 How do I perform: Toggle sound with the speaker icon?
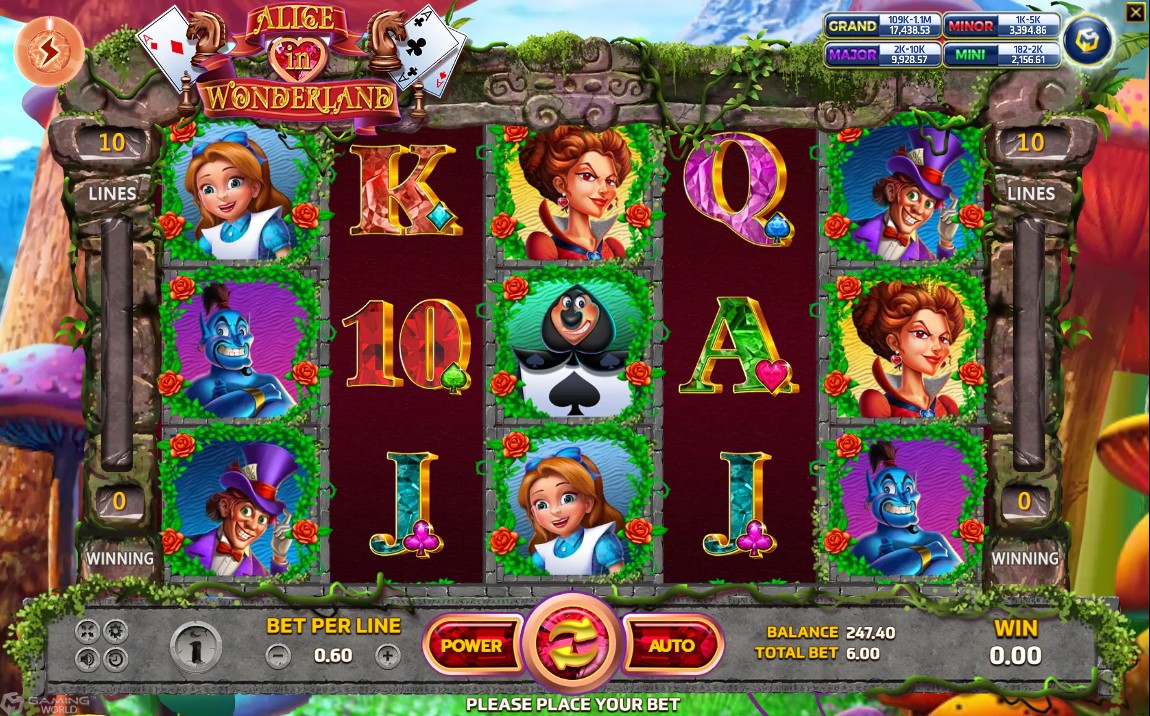pyautogui.click(x=87, y=659)
